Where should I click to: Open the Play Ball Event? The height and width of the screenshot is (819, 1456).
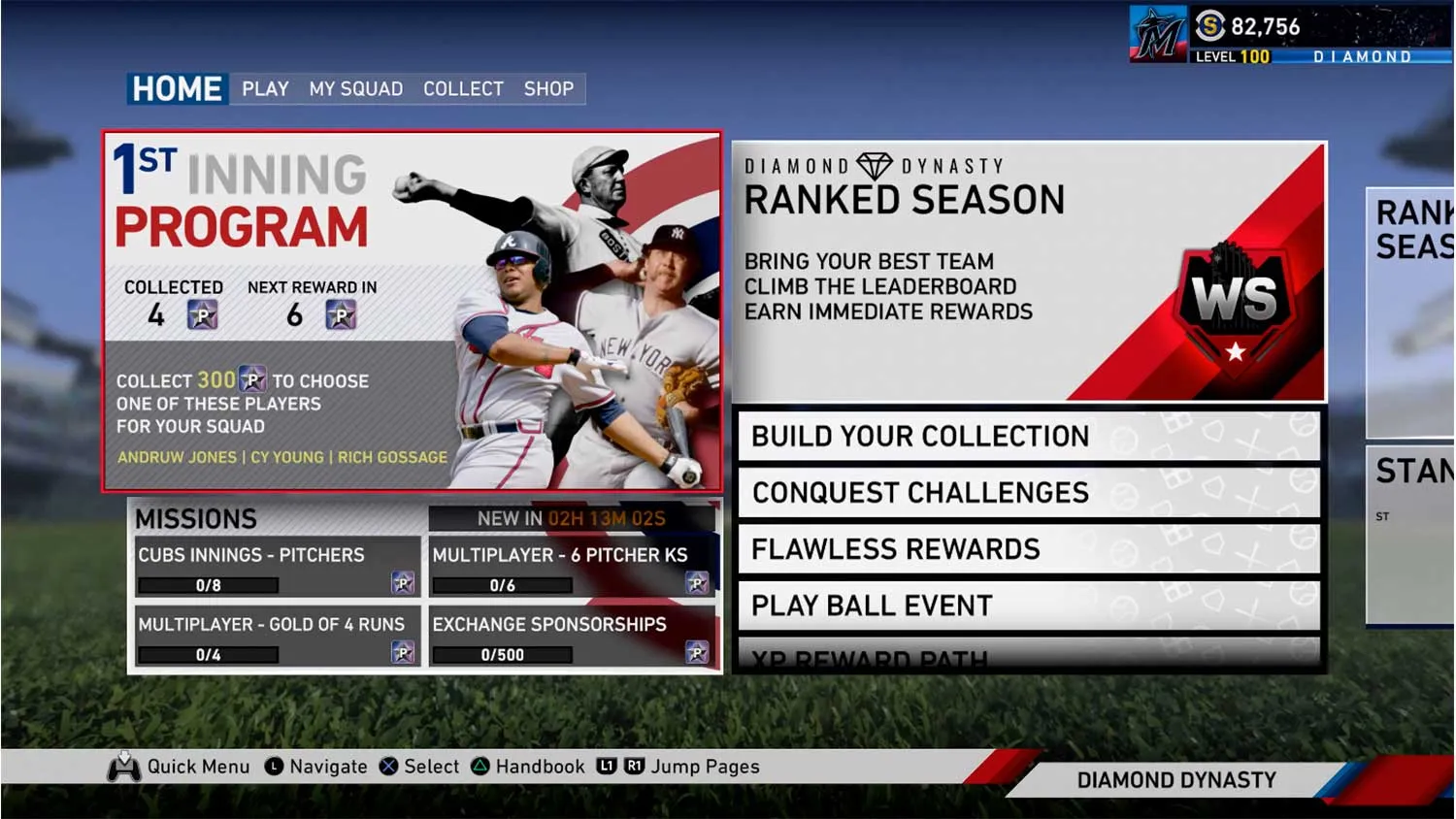(1028, 606)
